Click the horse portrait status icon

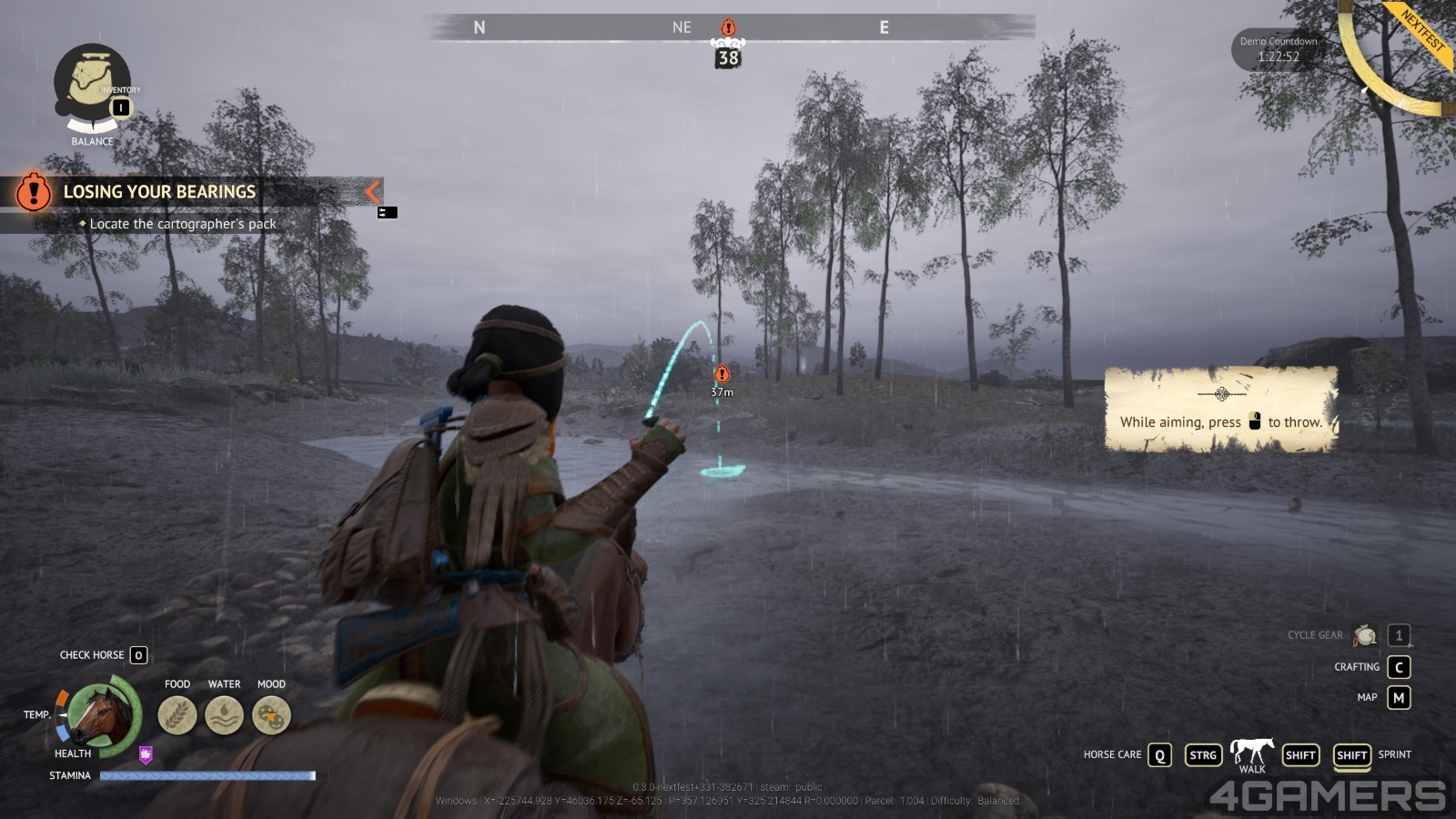(x=102, y=715)
